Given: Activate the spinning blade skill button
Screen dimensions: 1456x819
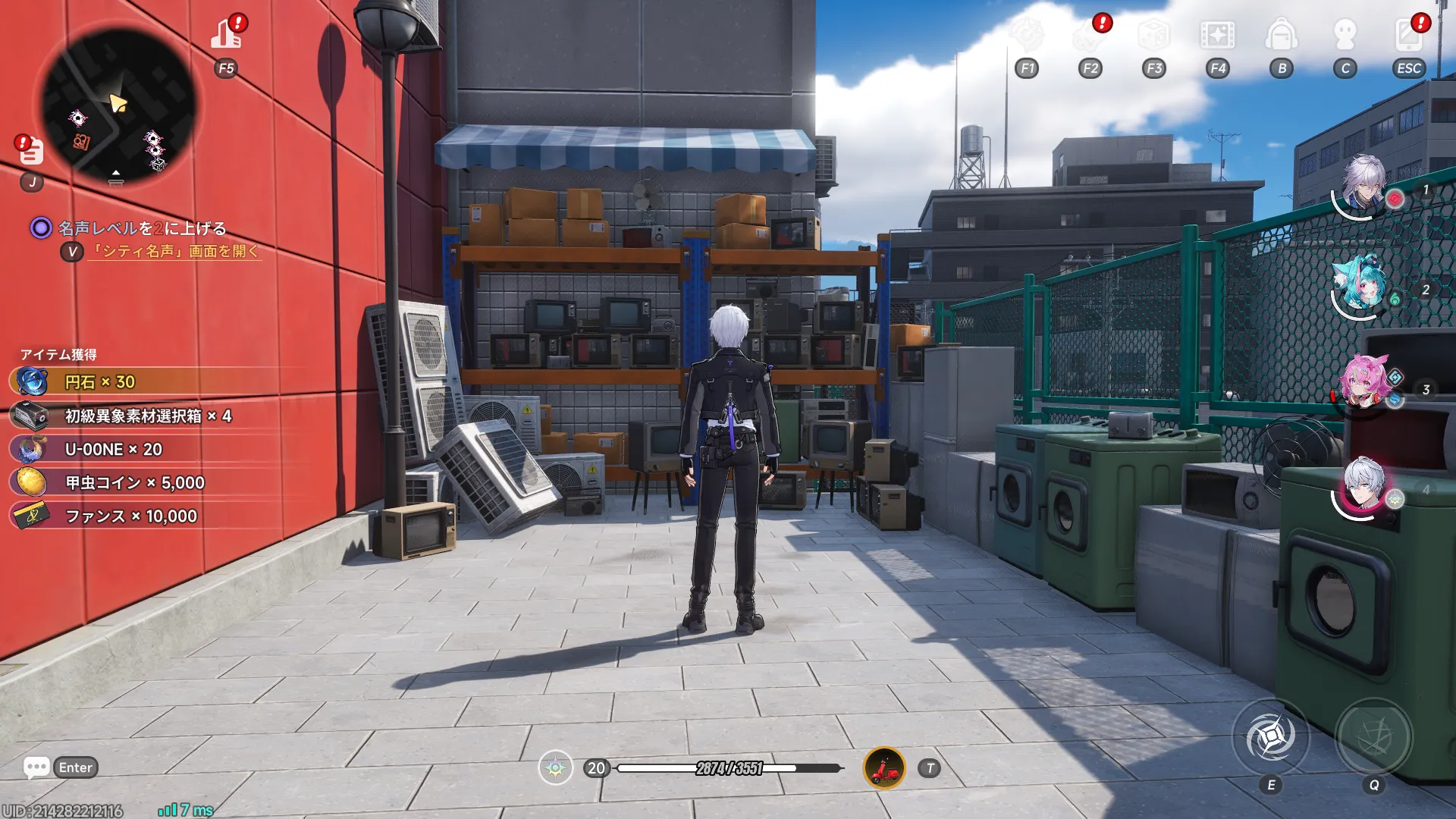Looking at the screenshot, I should (1271, 737).
